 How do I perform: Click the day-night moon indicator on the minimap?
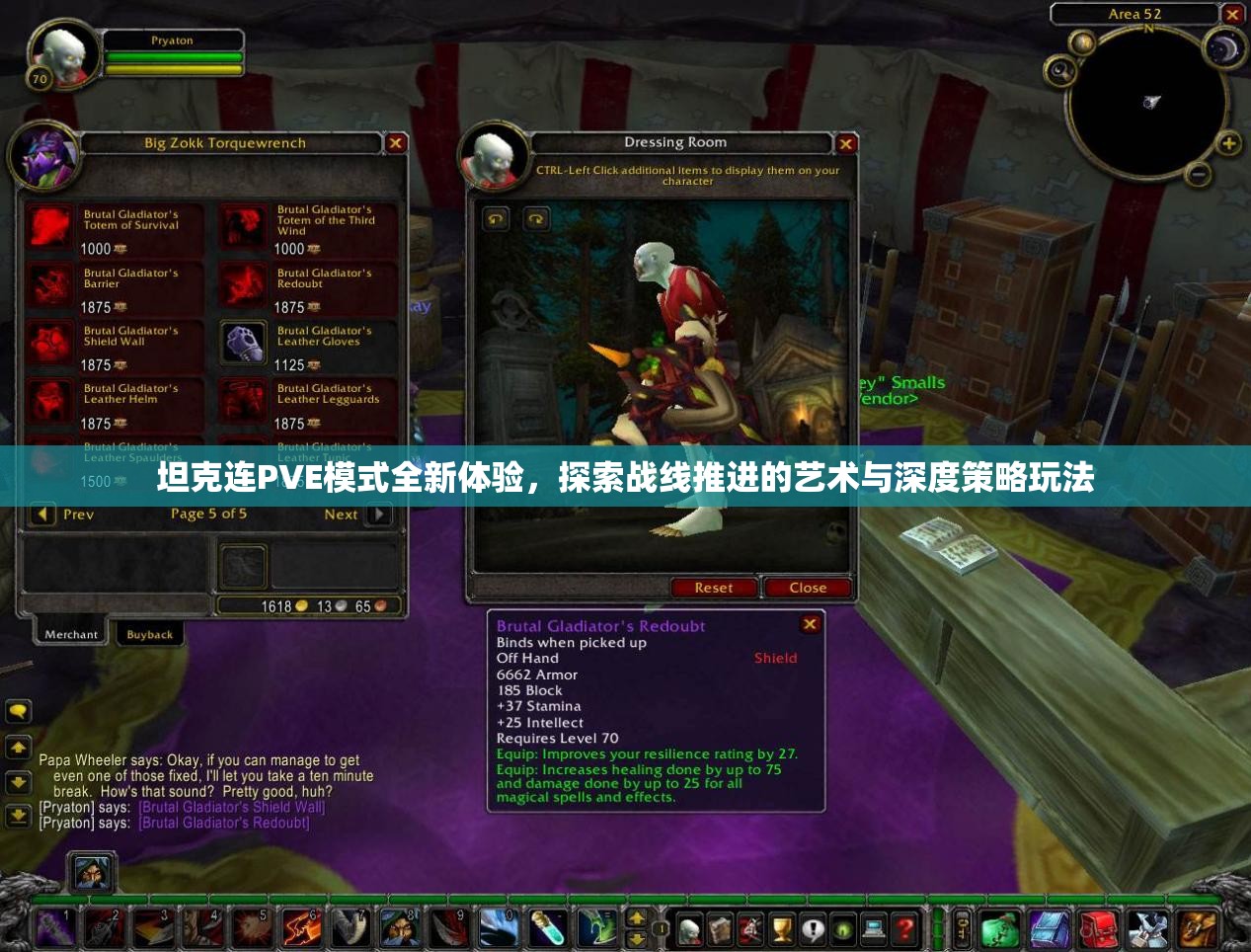(1225, 48)
